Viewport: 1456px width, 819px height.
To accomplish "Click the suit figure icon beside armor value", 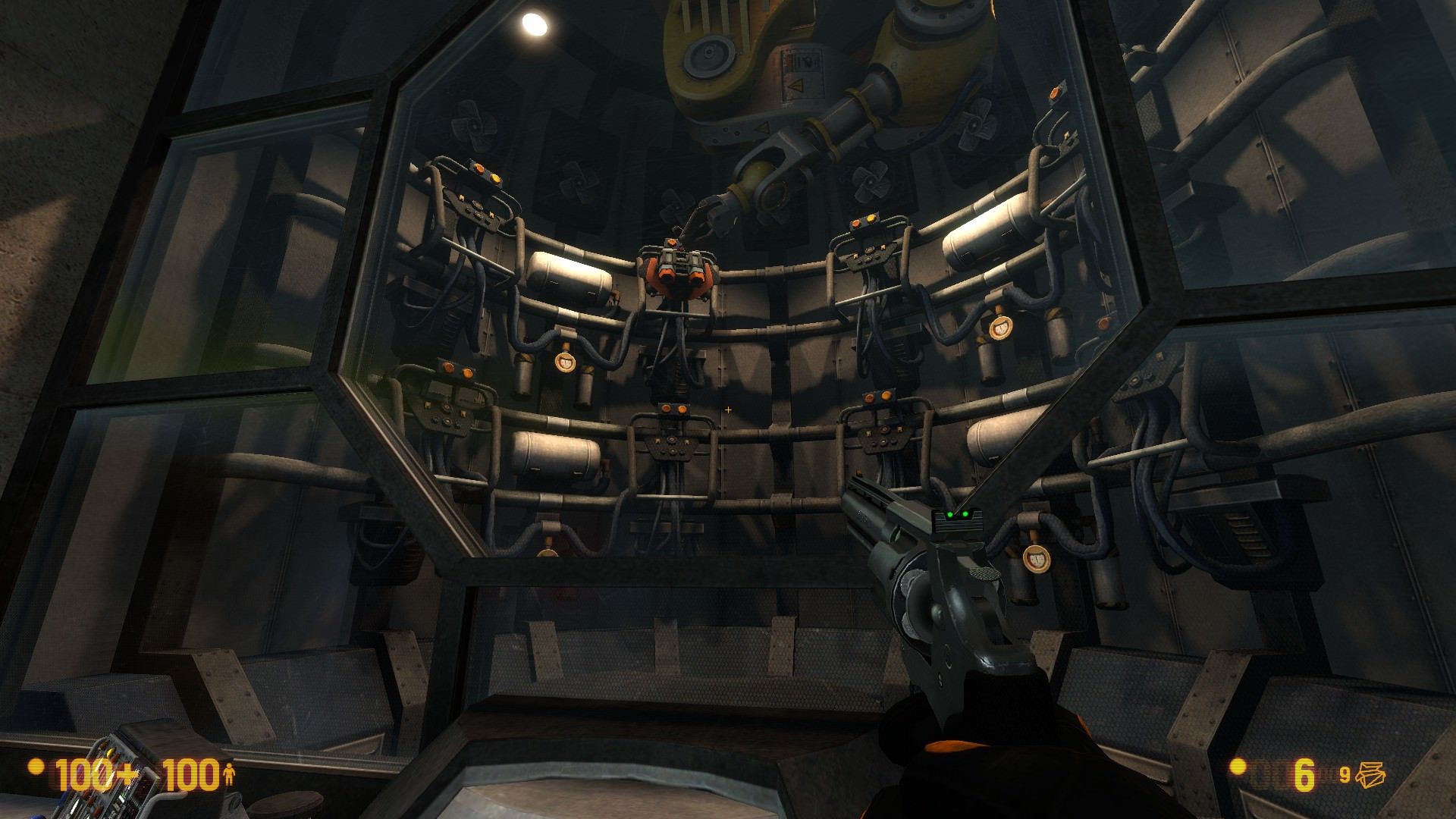I will point(228,775).
